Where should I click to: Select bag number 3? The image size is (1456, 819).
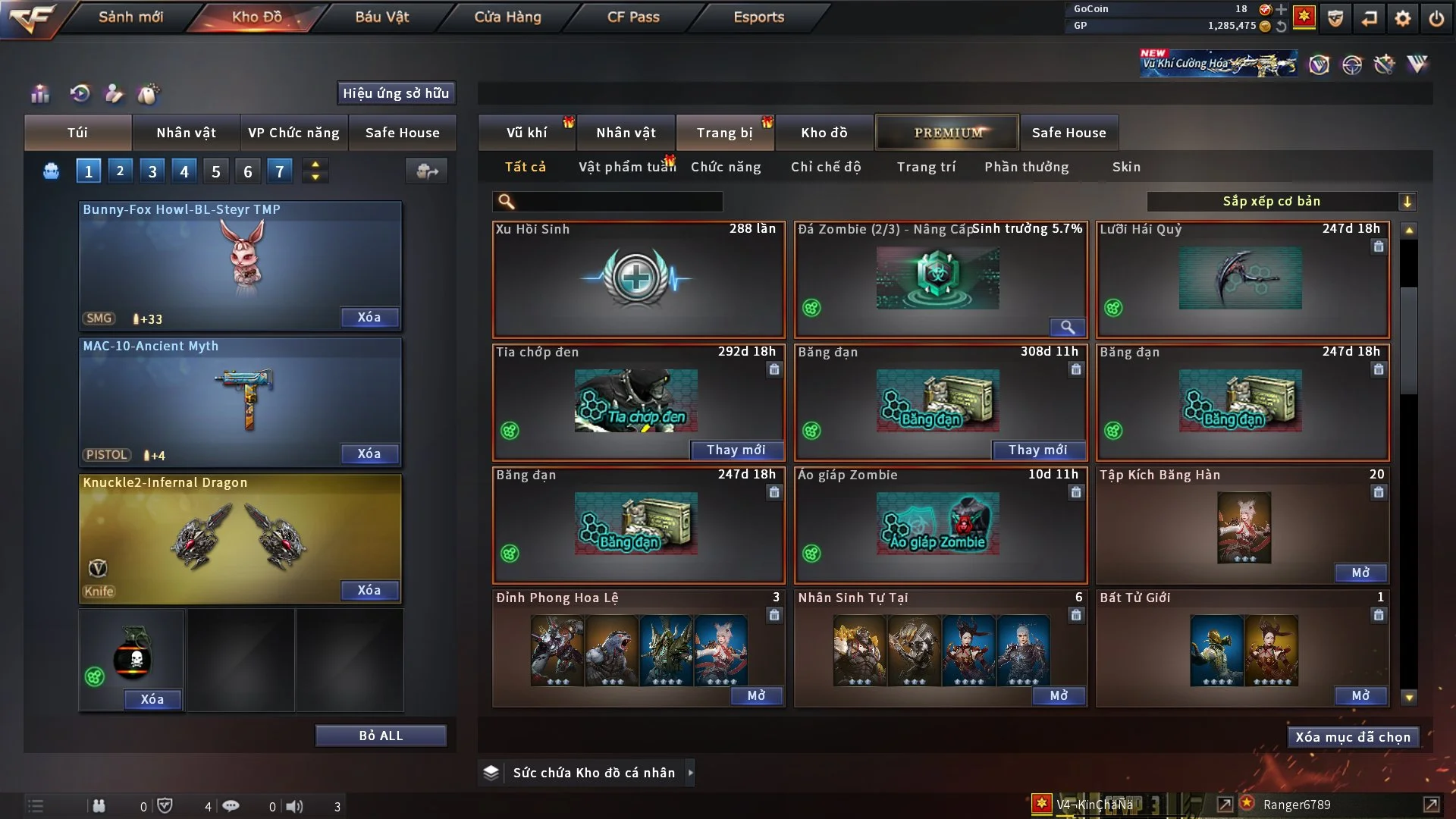pyautogui.click(x=152, y=171)
